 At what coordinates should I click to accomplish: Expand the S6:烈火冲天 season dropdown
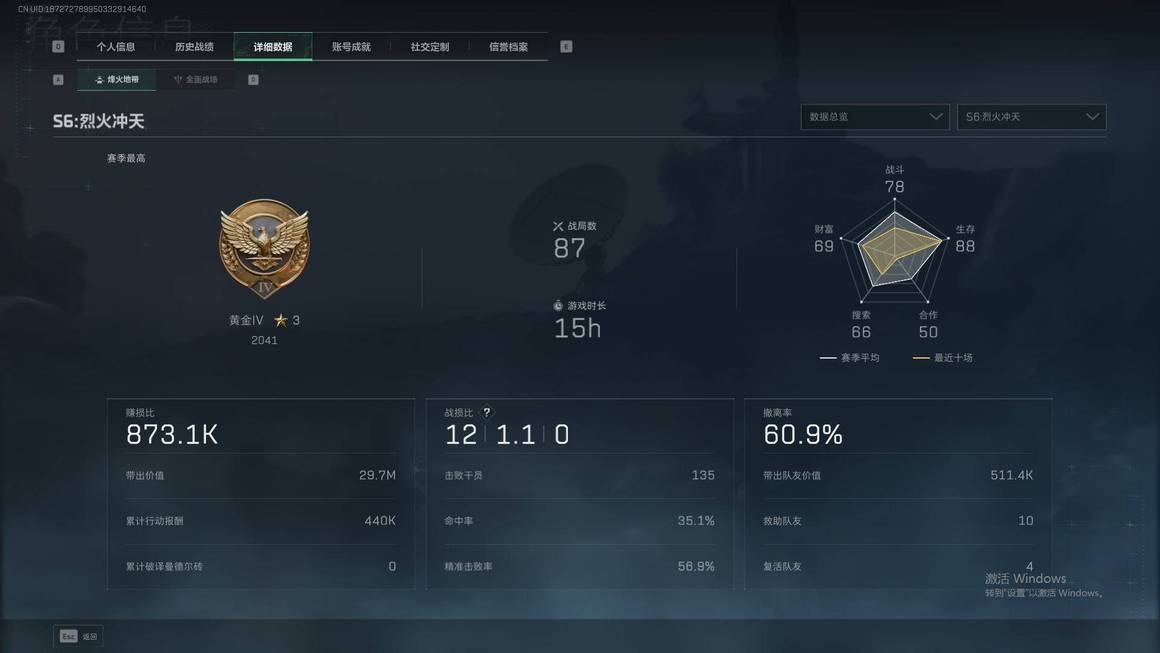(1031, 117)
